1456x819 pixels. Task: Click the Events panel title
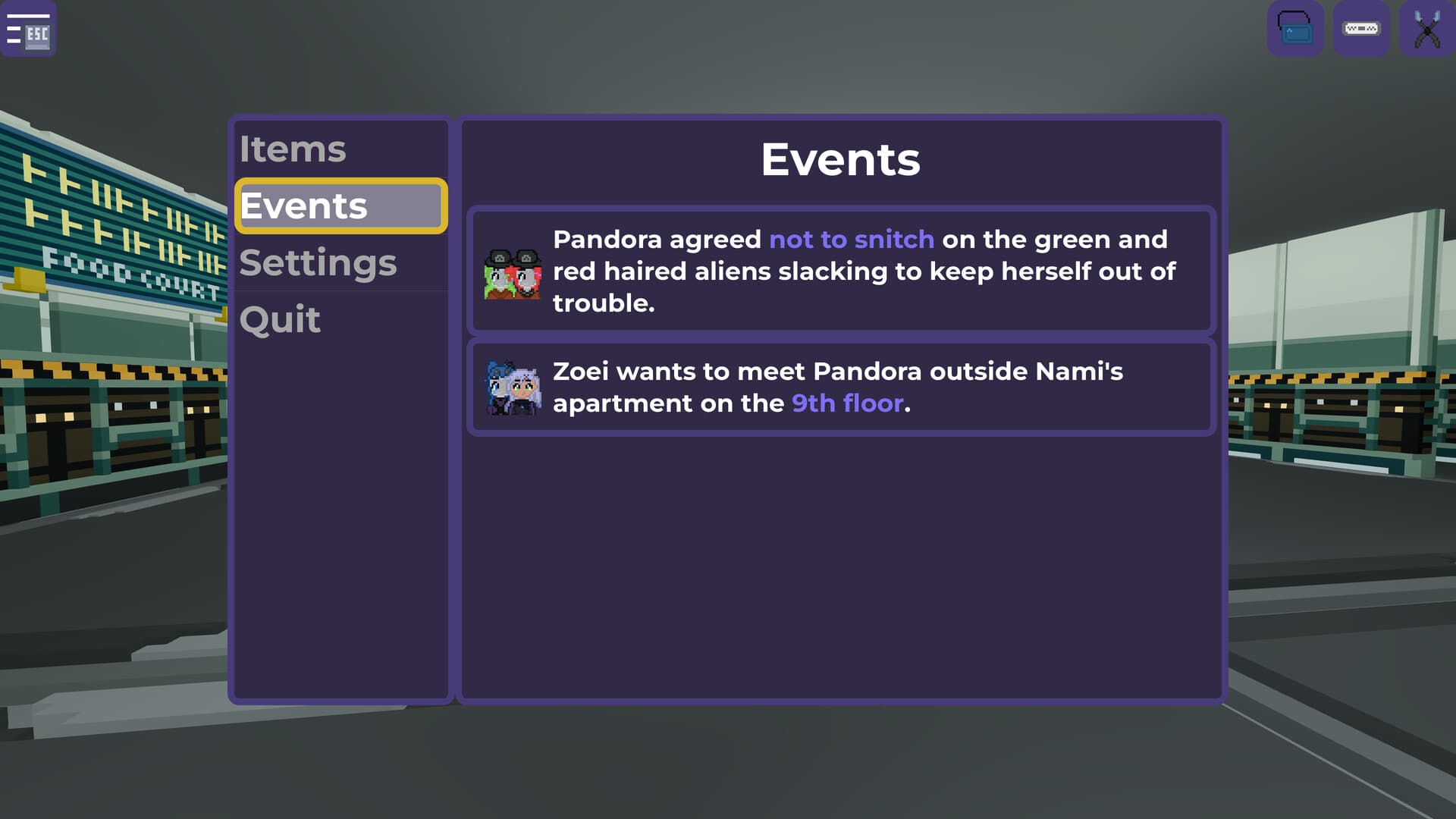pos(840,159)
